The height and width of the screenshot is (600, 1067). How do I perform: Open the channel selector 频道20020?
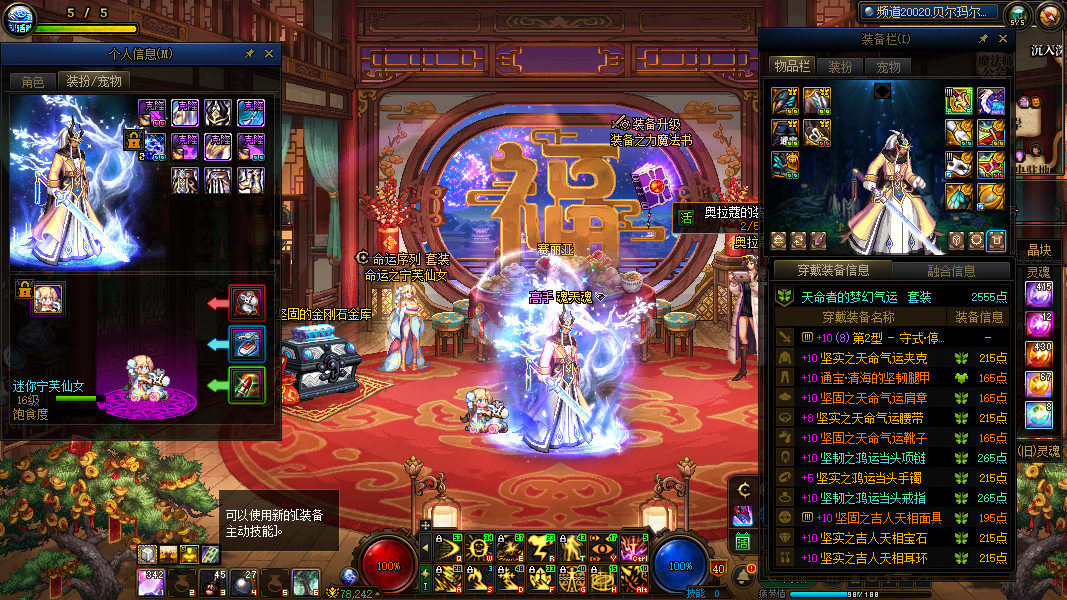click(929, 12)
